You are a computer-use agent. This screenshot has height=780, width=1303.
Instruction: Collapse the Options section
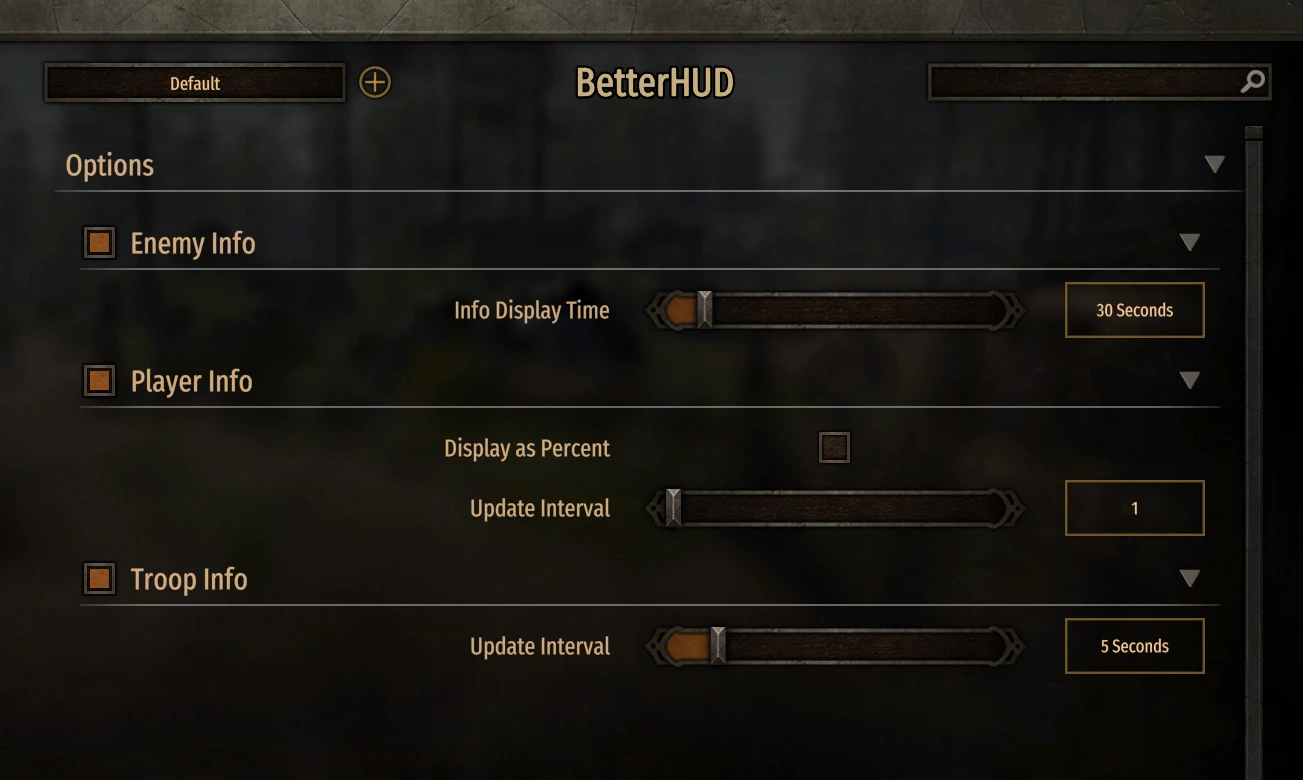tap(1214, 163)
